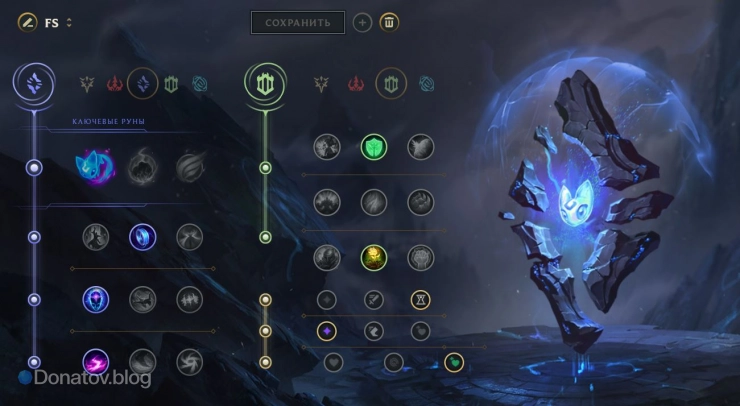Switch primary path to Domination
This screenshot has height=406, width=740.
click(114, 85)
